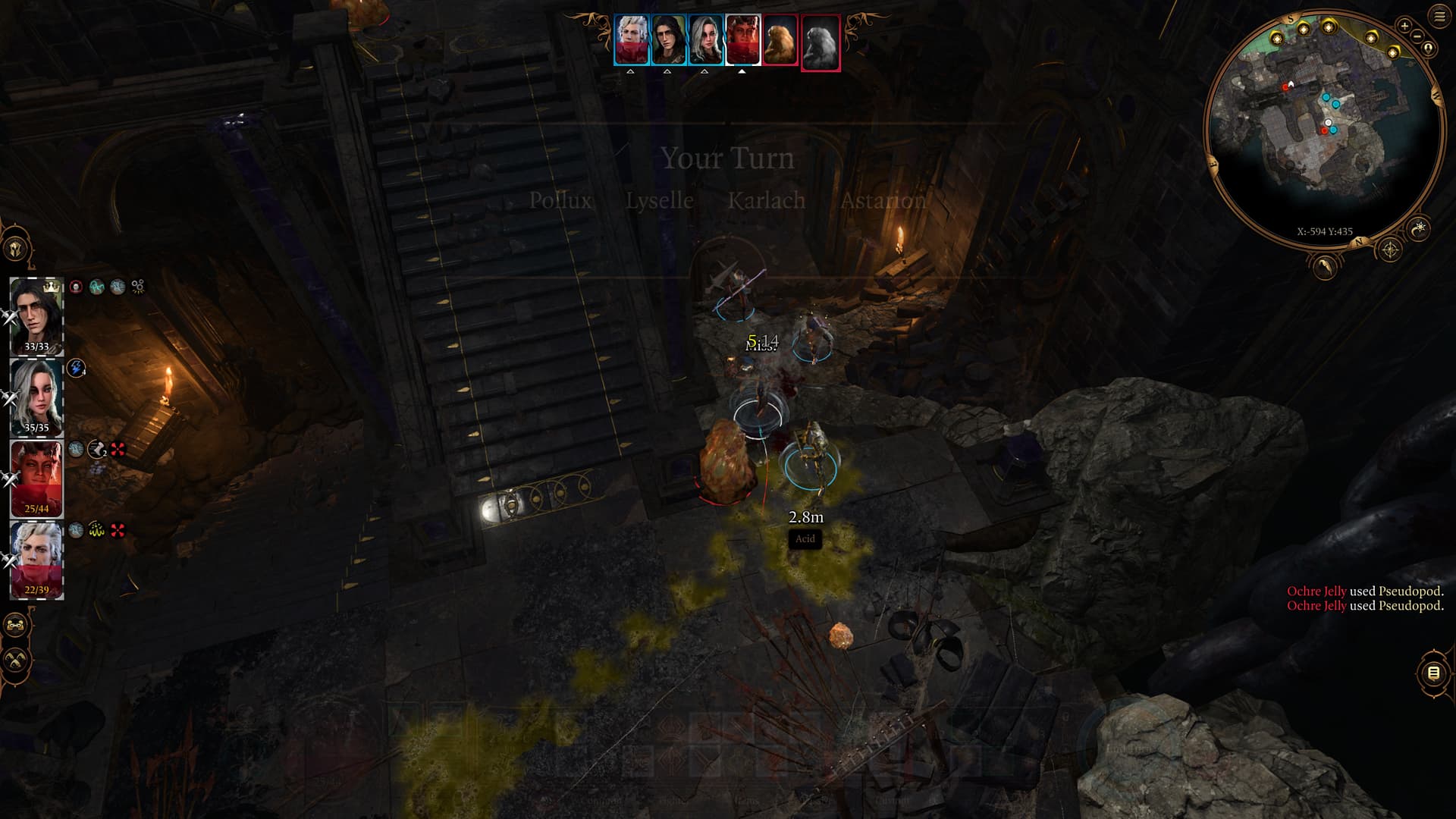Image resolution: width=1456 pixels, height=819 pixels.
Task: Click the moon and sun rest button
Action: [1418, 227]
